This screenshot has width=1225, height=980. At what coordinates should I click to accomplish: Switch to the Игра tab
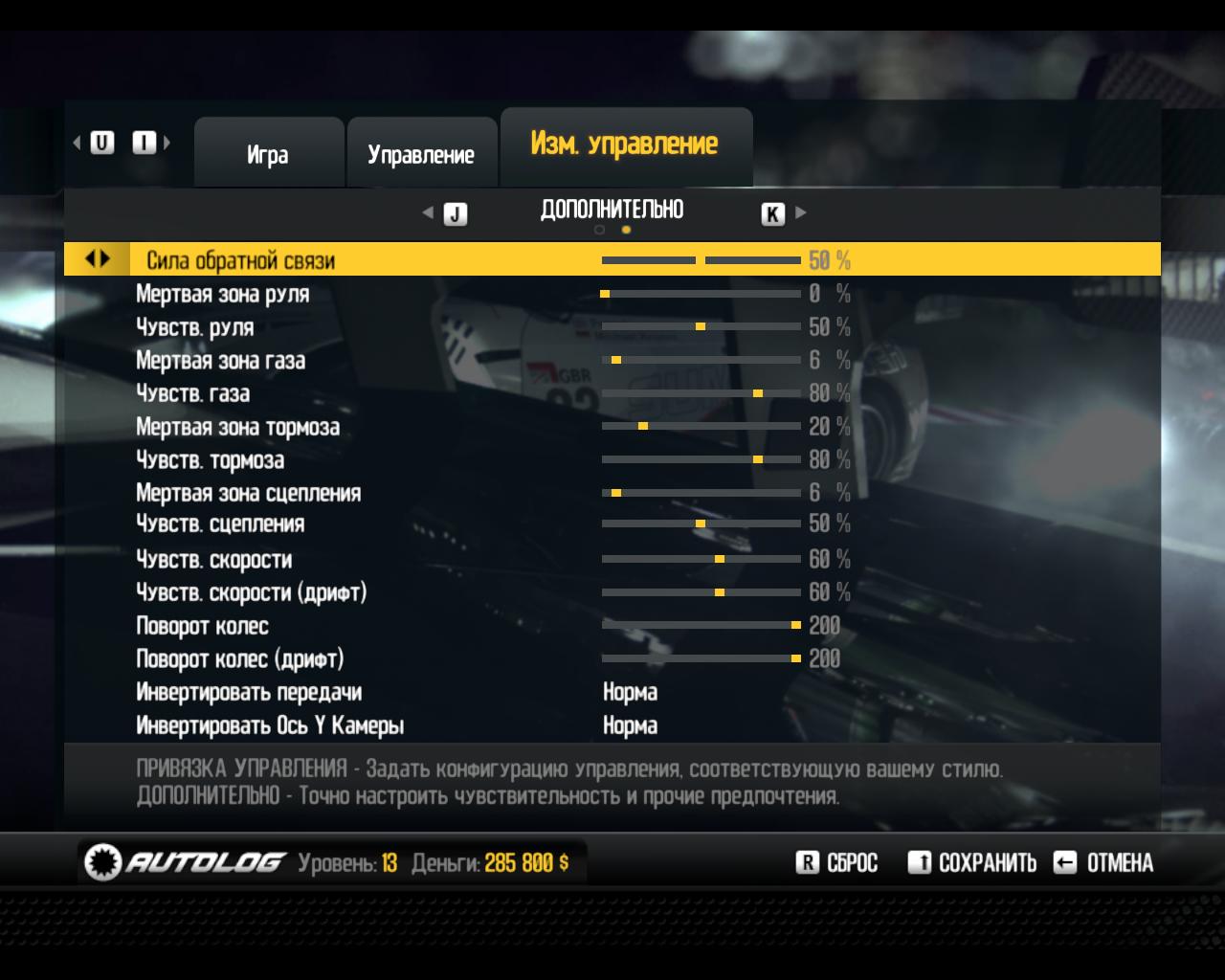click(x=268, y=154)
